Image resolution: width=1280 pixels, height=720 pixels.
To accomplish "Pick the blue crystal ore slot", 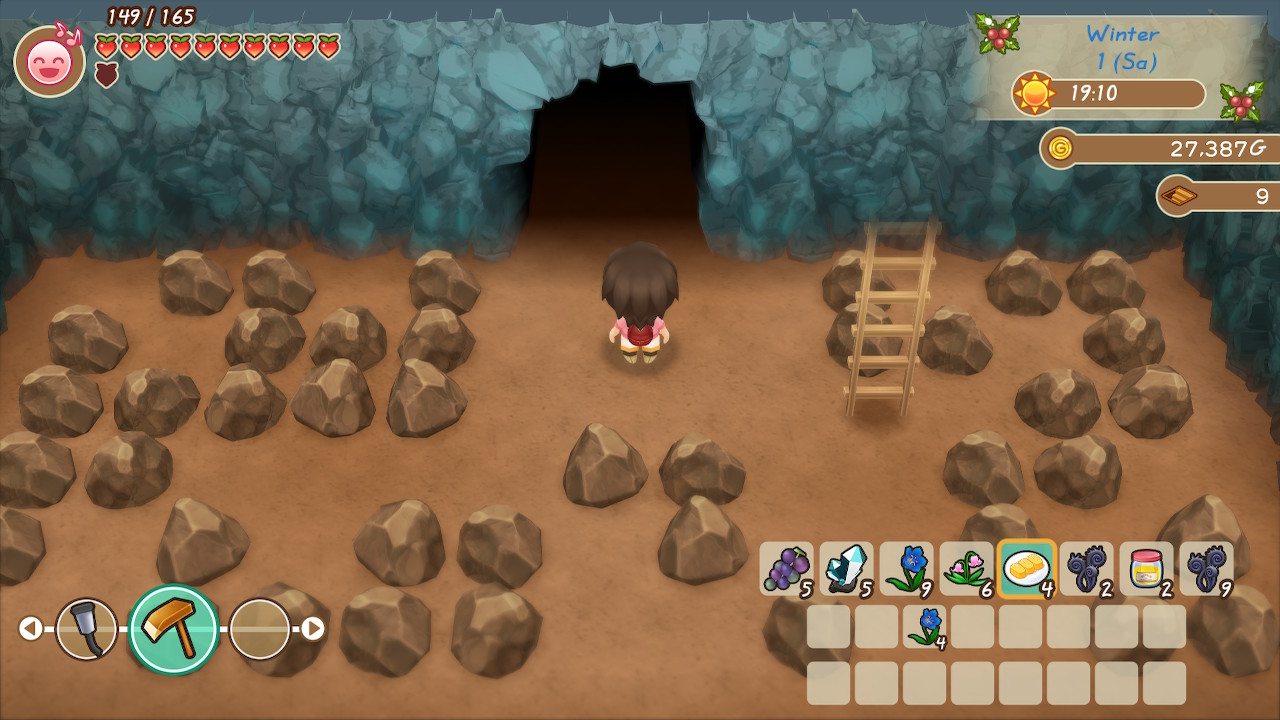I will click(x=846, y=569).
